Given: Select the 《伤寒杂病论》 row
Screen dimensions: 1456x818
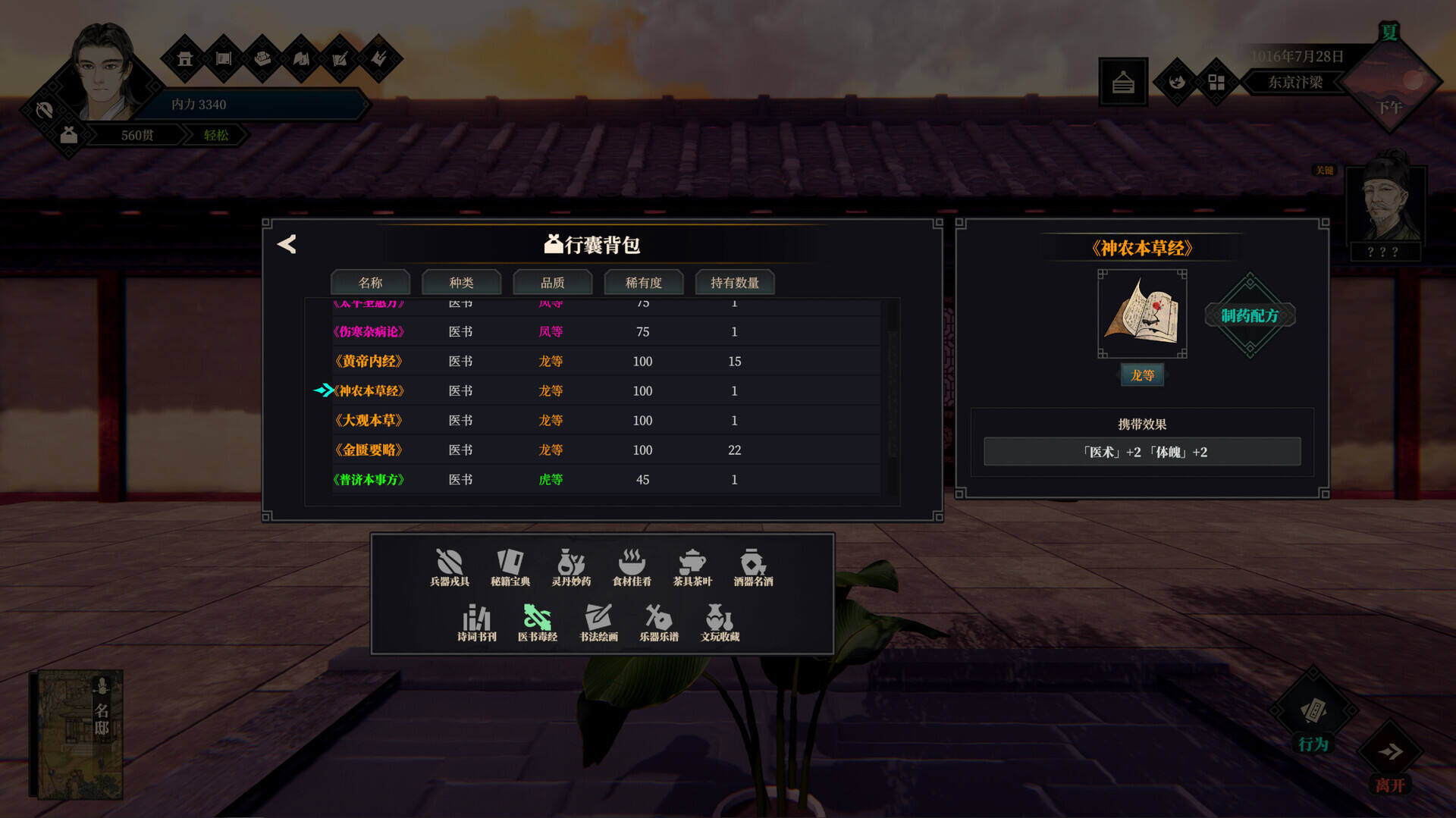Looking at the screenshot, I should coord(369,332).
